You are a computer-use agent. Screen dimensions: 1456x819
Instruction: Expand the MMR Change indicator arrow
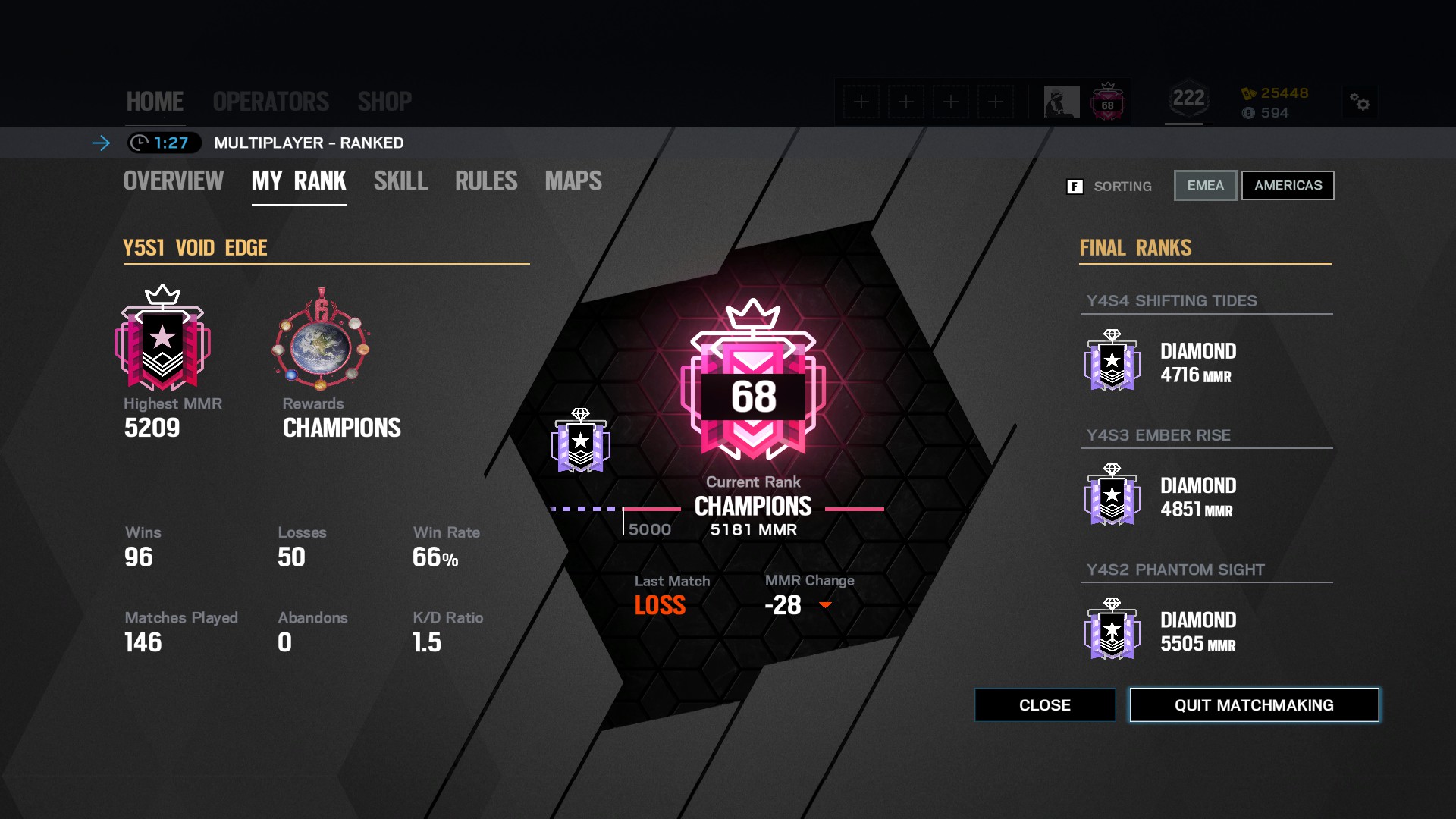tap(826, 605)
